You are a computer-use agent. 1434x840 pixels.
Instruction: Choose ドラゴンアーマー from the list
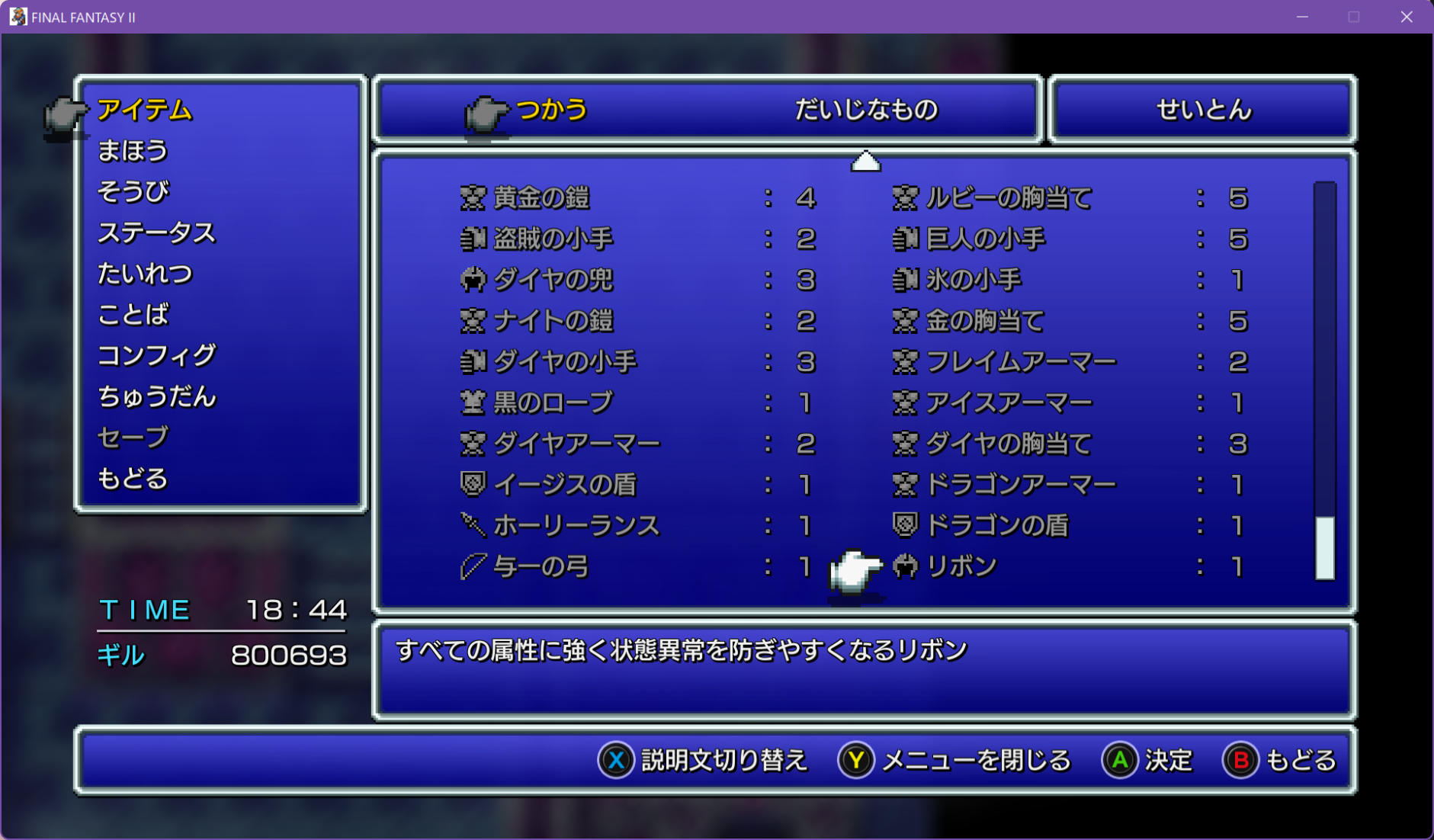(x=1020, y=485)
